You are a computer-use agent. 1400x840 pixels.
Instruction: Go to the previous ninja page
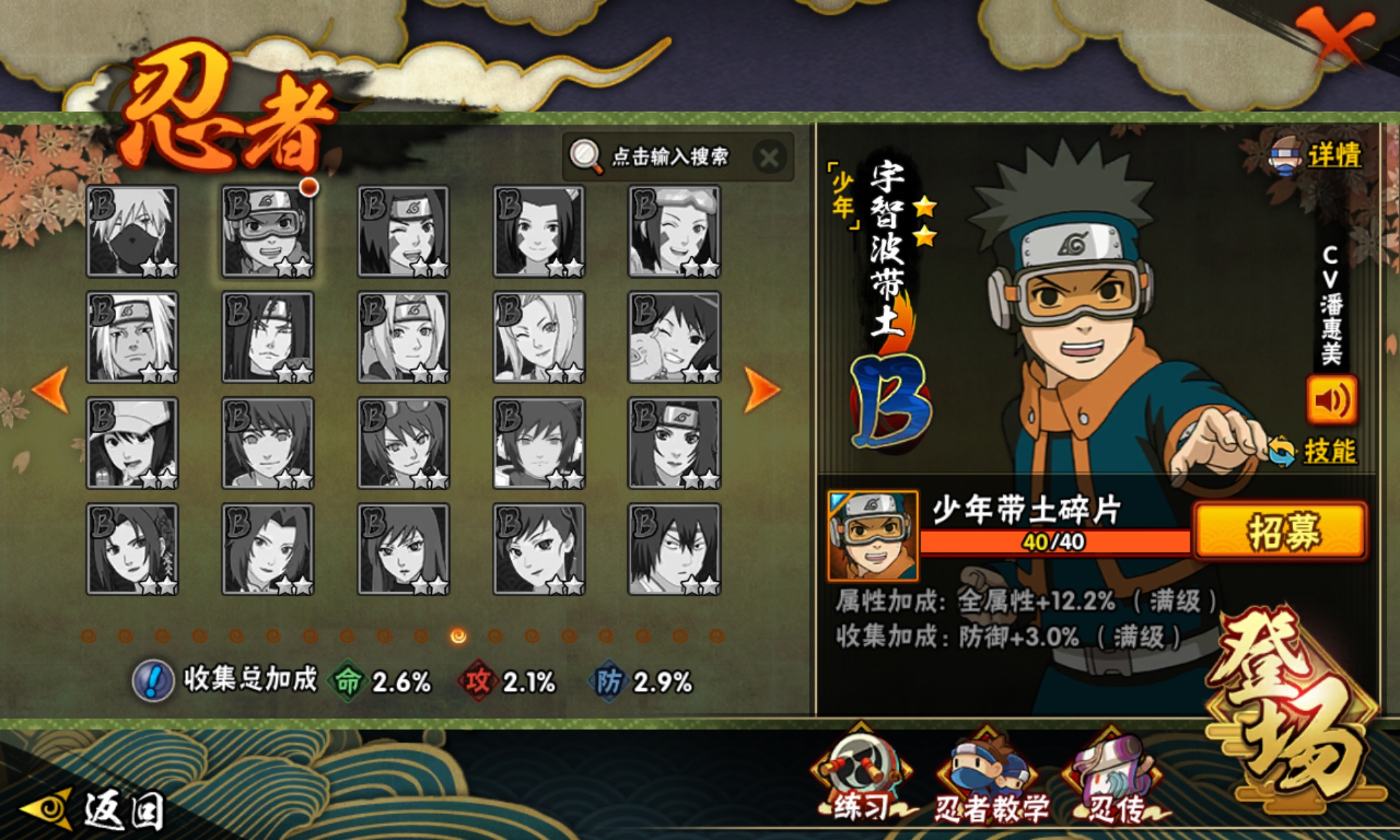(x=50, y=388)
